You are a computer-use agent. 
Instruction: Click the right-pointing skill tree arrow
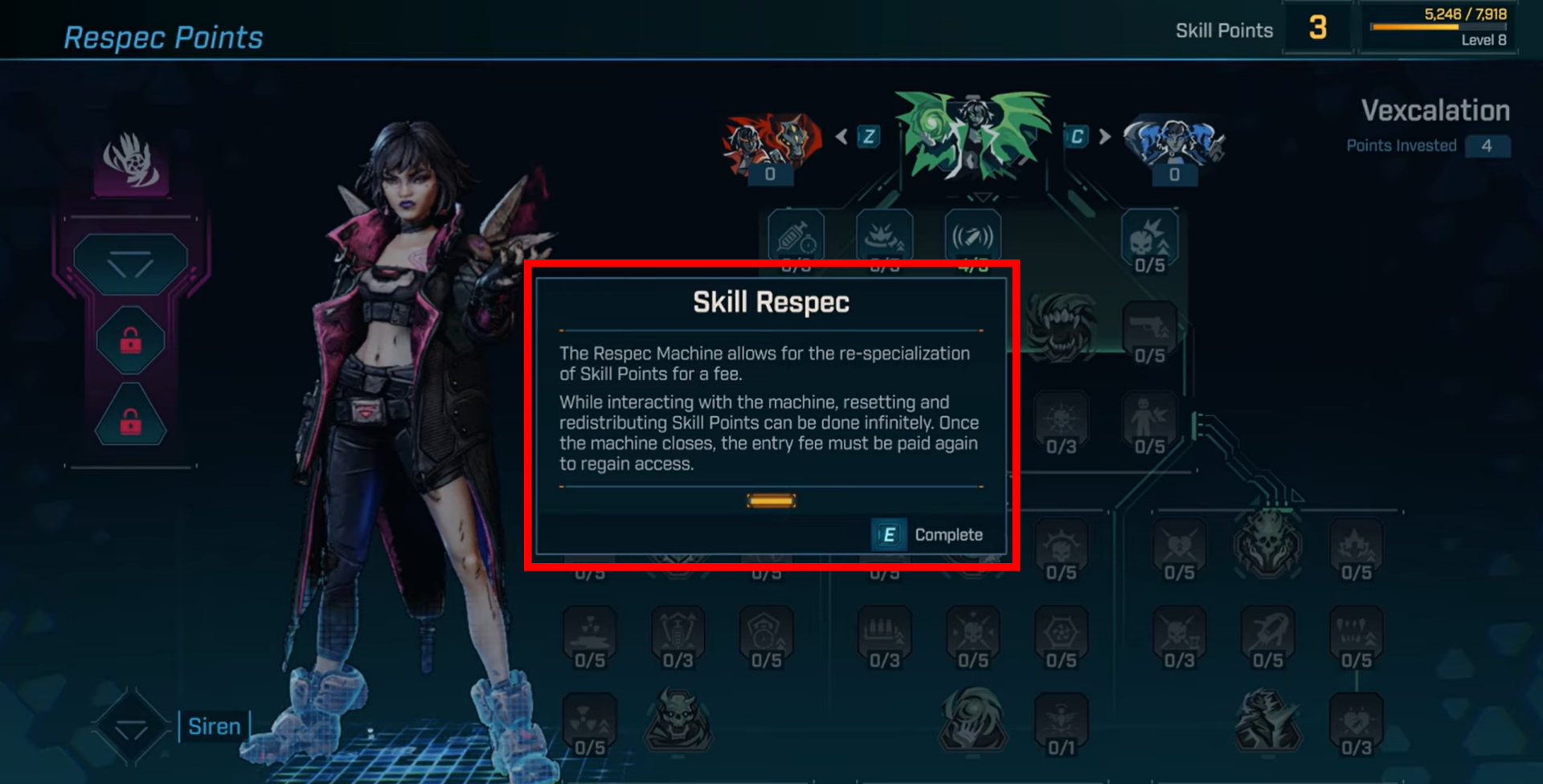point(1105,137)
